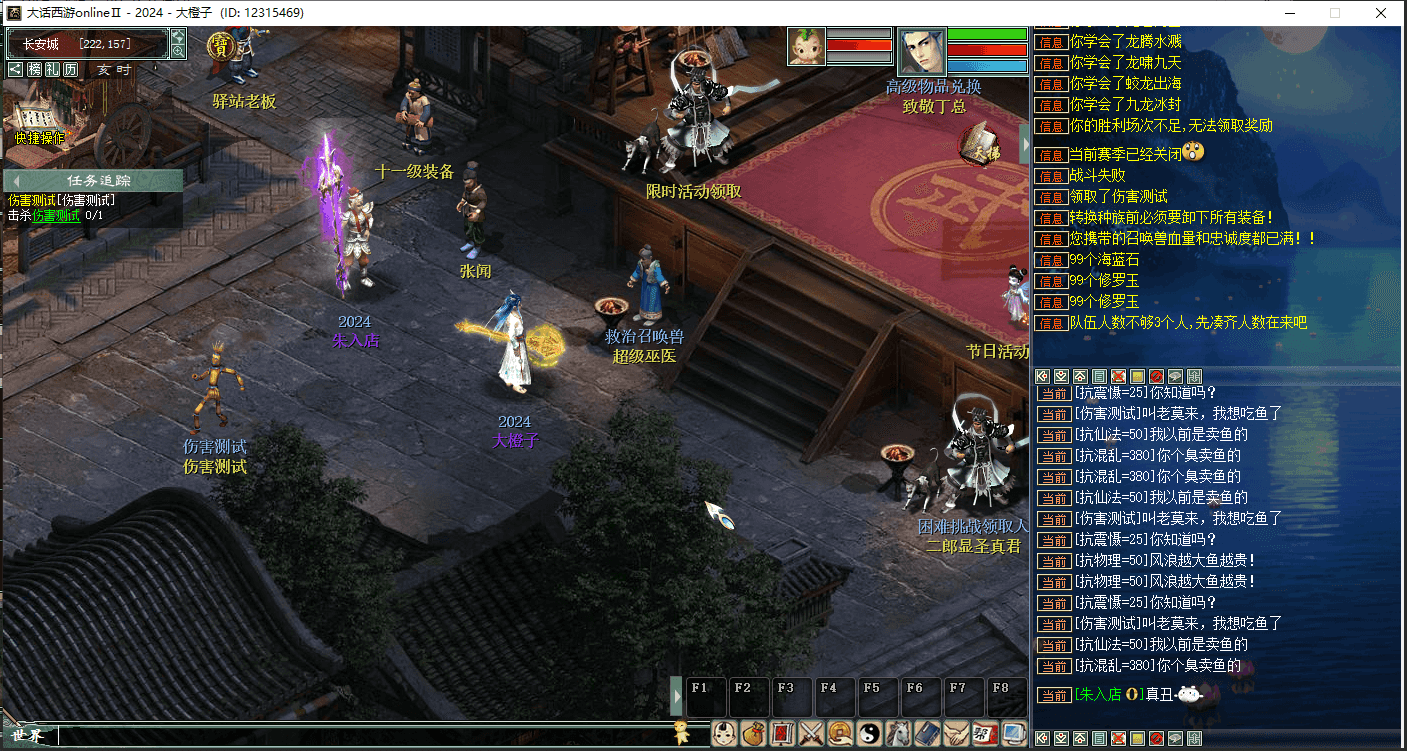The height and width of the screenshot is (751, 1407).
Task: Click the magnifier button beside the map coordinates
Action: point(178,51)
